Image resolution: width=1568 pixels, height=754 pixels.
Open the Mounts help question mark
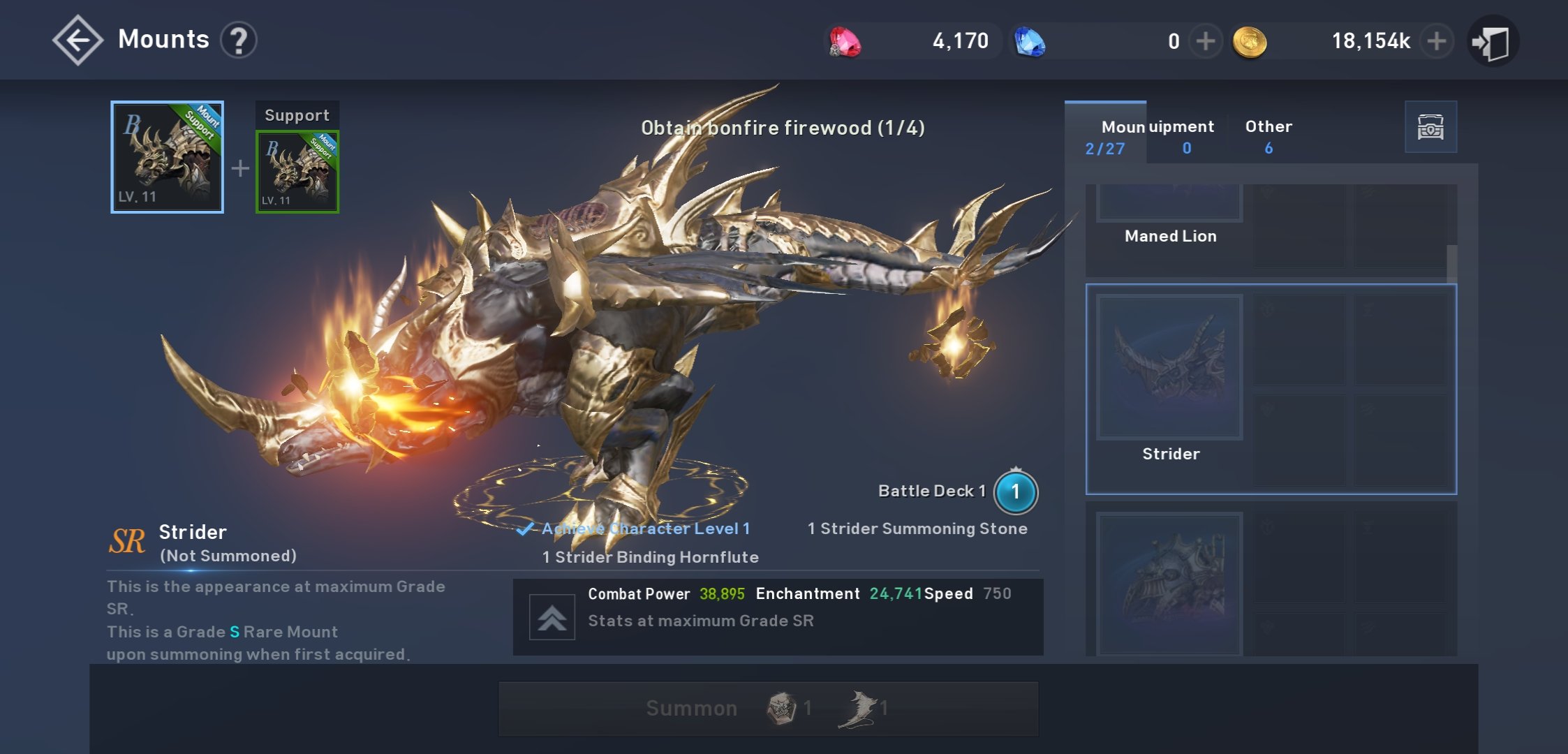[239, 40]
